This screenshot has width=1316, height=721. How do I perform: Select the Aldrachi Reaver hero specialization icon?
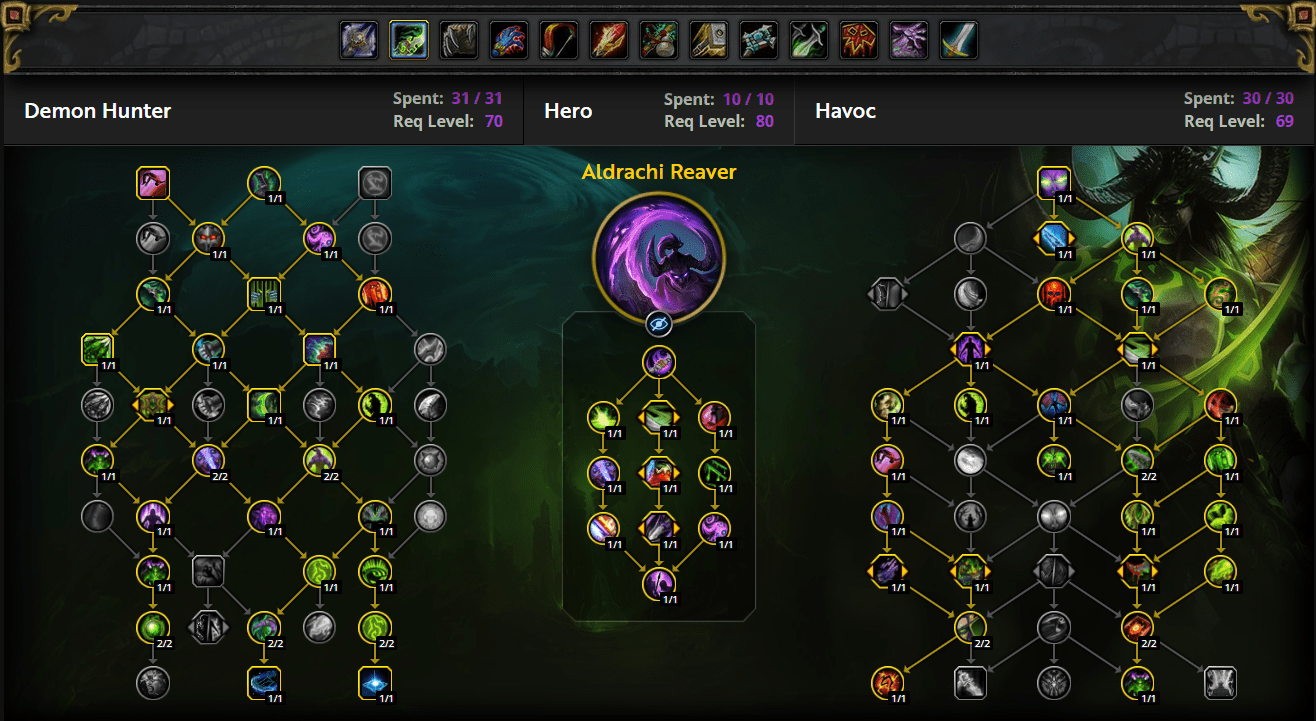659,255
